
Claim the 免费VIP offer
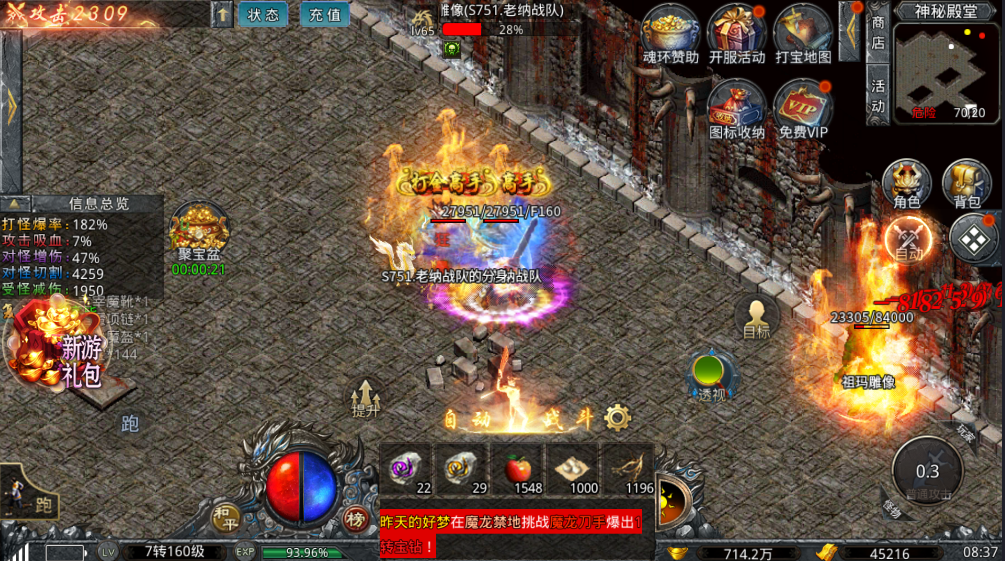pos(803,107)
